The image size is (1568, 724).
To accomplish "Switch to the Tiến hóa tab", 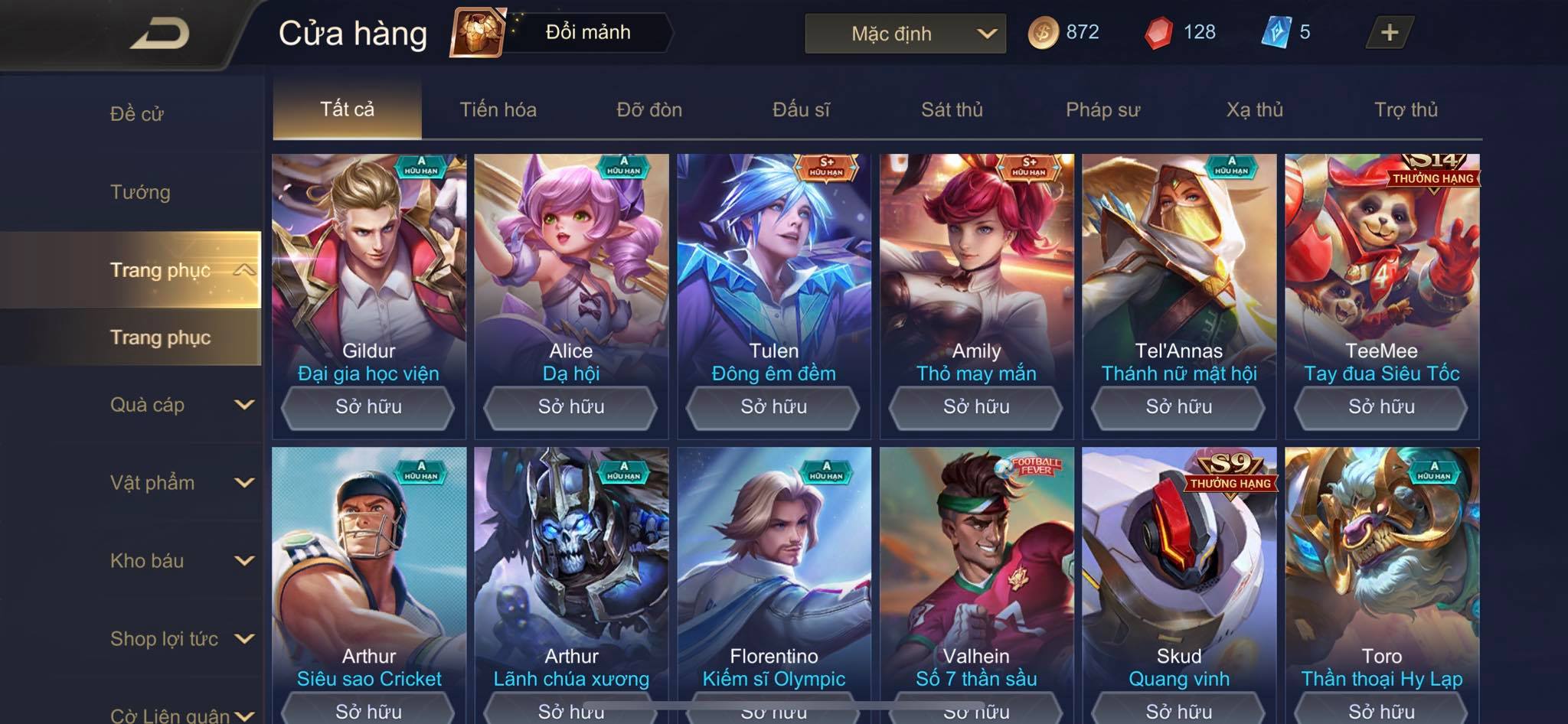I will [x=498, y=109].
